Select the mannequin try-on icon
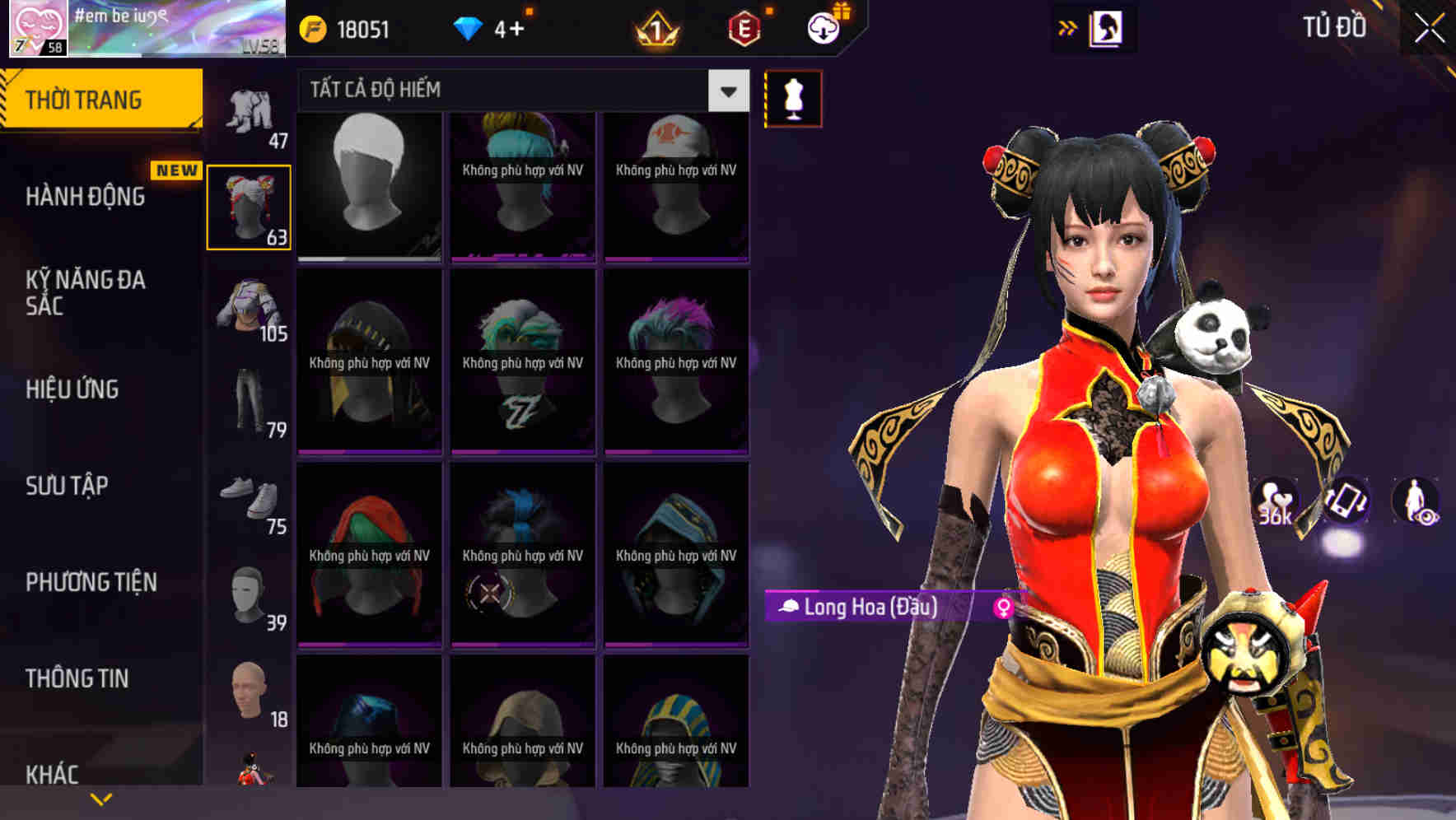1456x820 pixels. coord(792,98)
